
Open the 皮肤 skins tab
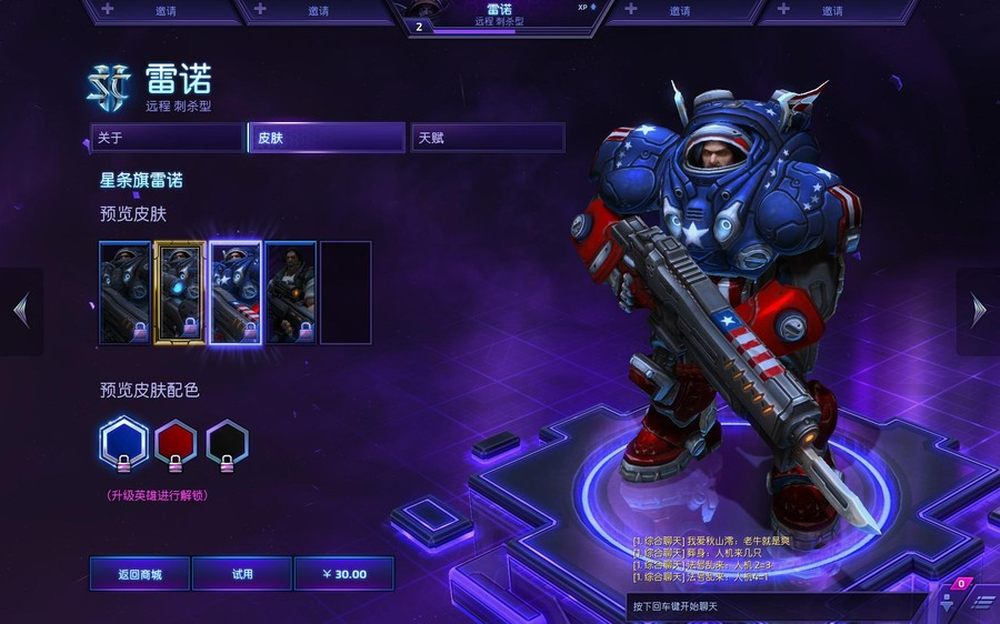click(327, 138)
